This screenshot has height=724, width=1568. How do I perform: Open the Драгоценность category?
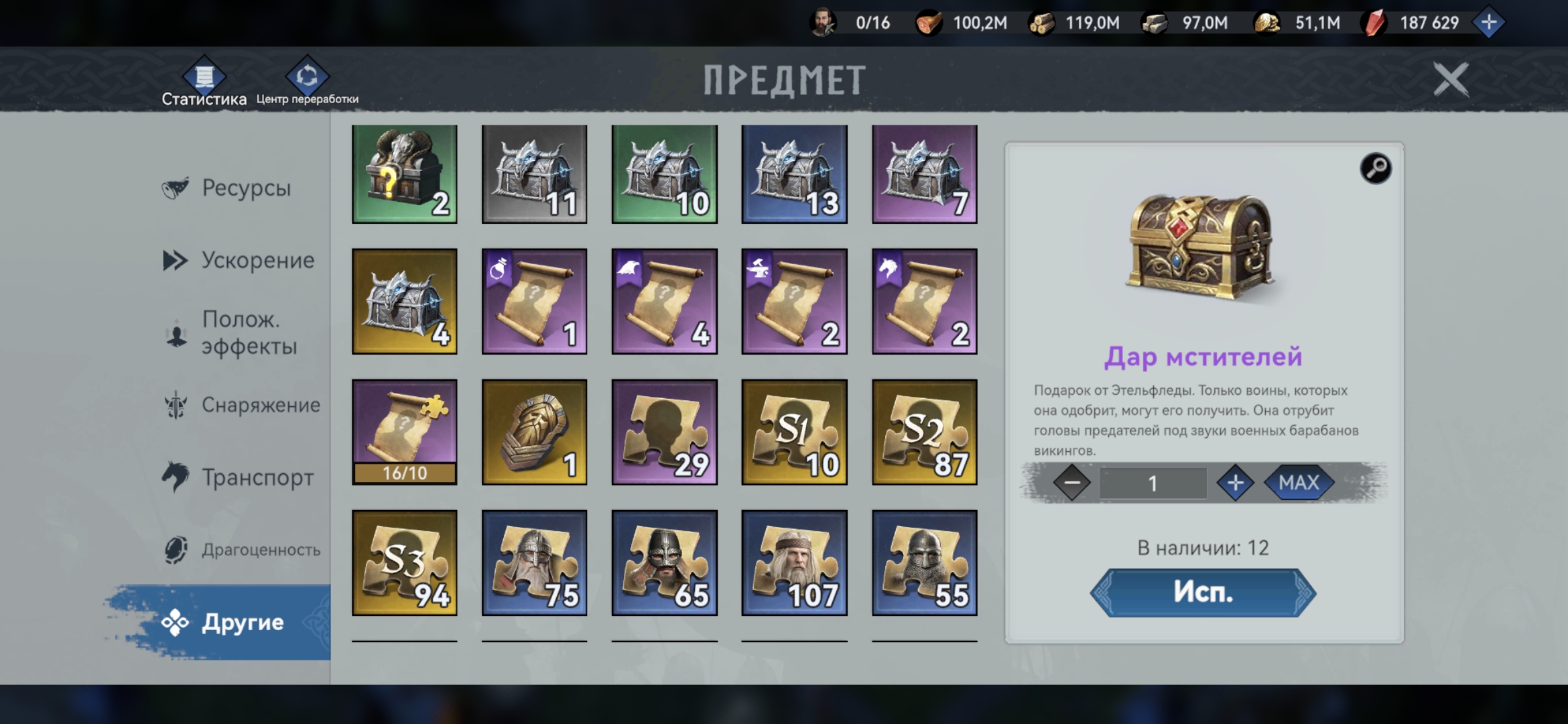pos(260,550)
